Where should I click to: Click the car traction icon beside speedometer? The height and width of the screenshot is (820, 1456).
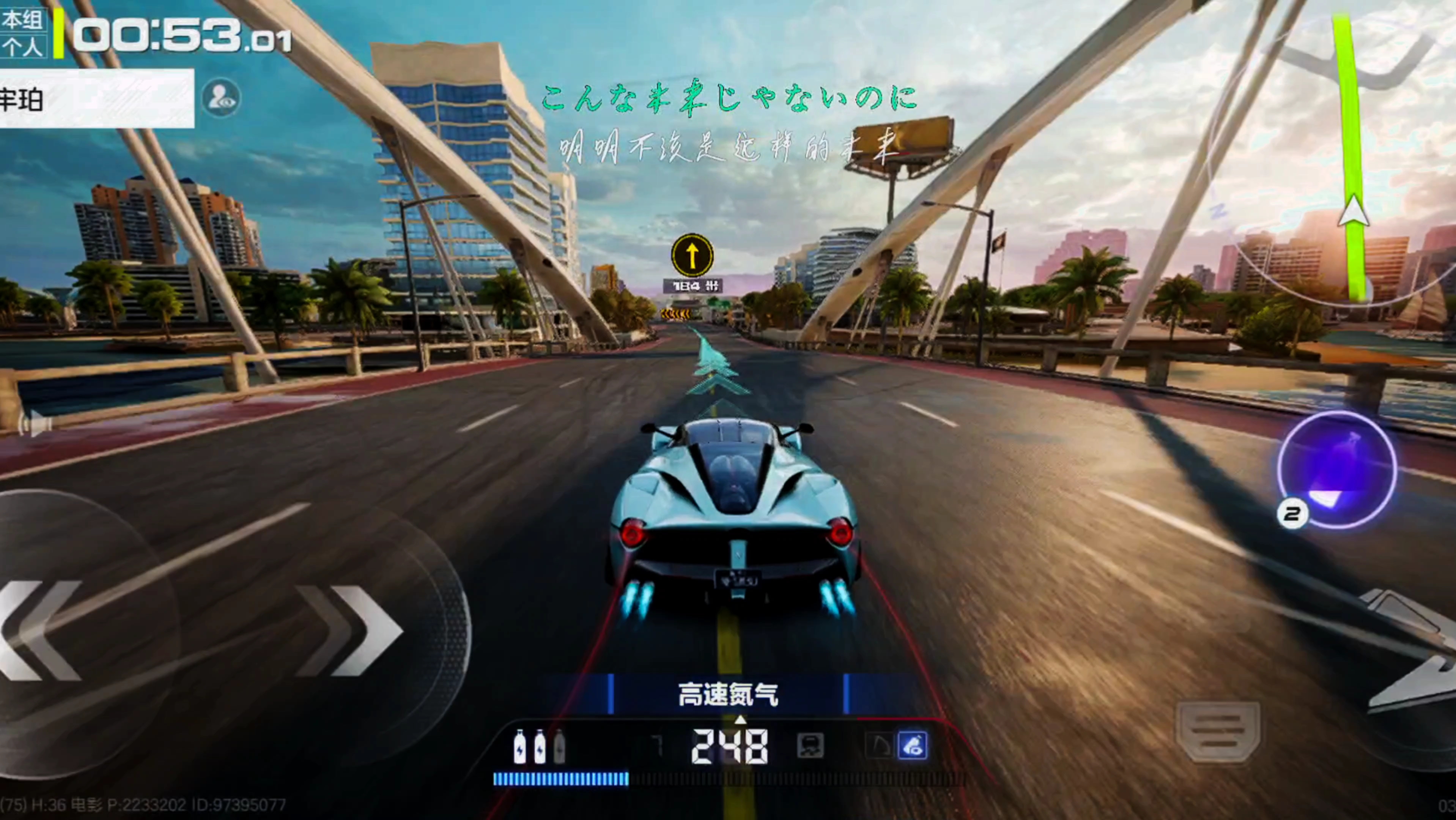point(810,746)
